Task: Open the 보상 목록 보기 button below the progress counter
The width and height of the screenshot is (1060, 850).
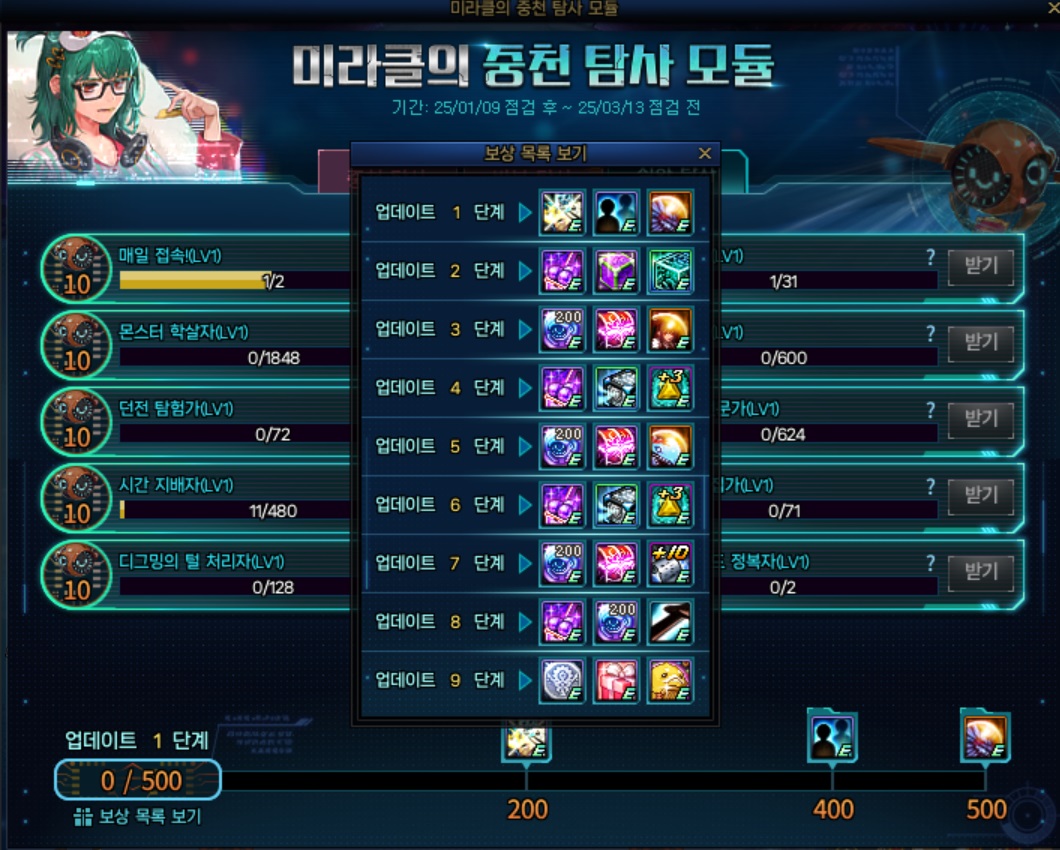Action: [139, 817]
